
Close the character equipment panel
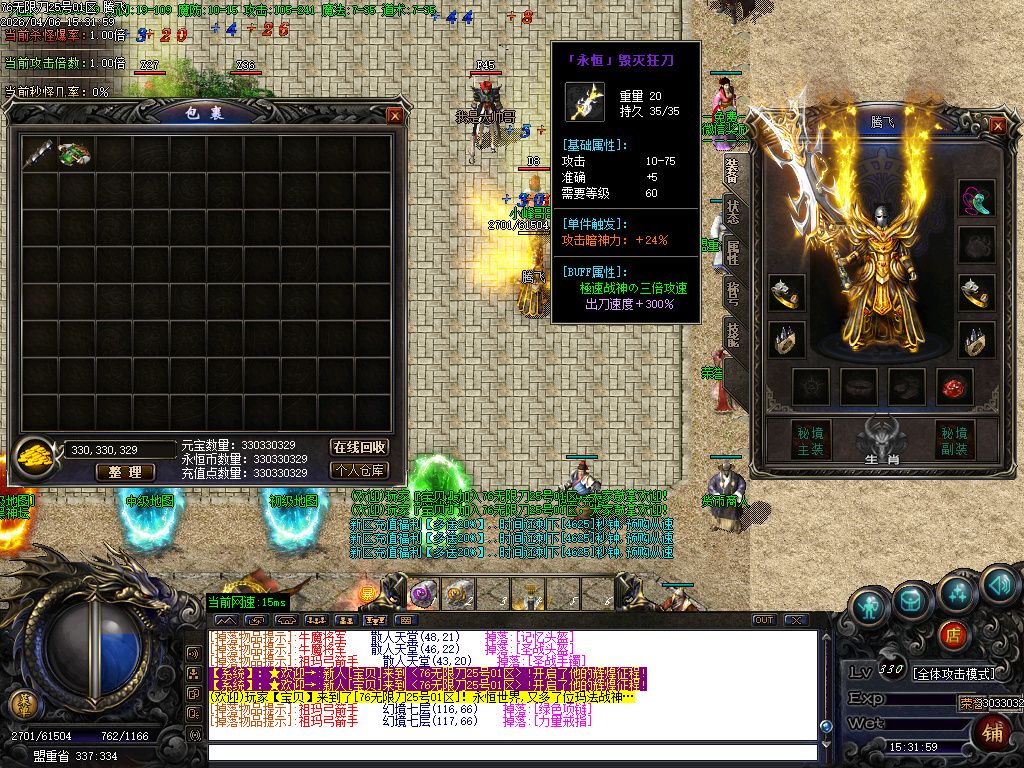point(997,125)
